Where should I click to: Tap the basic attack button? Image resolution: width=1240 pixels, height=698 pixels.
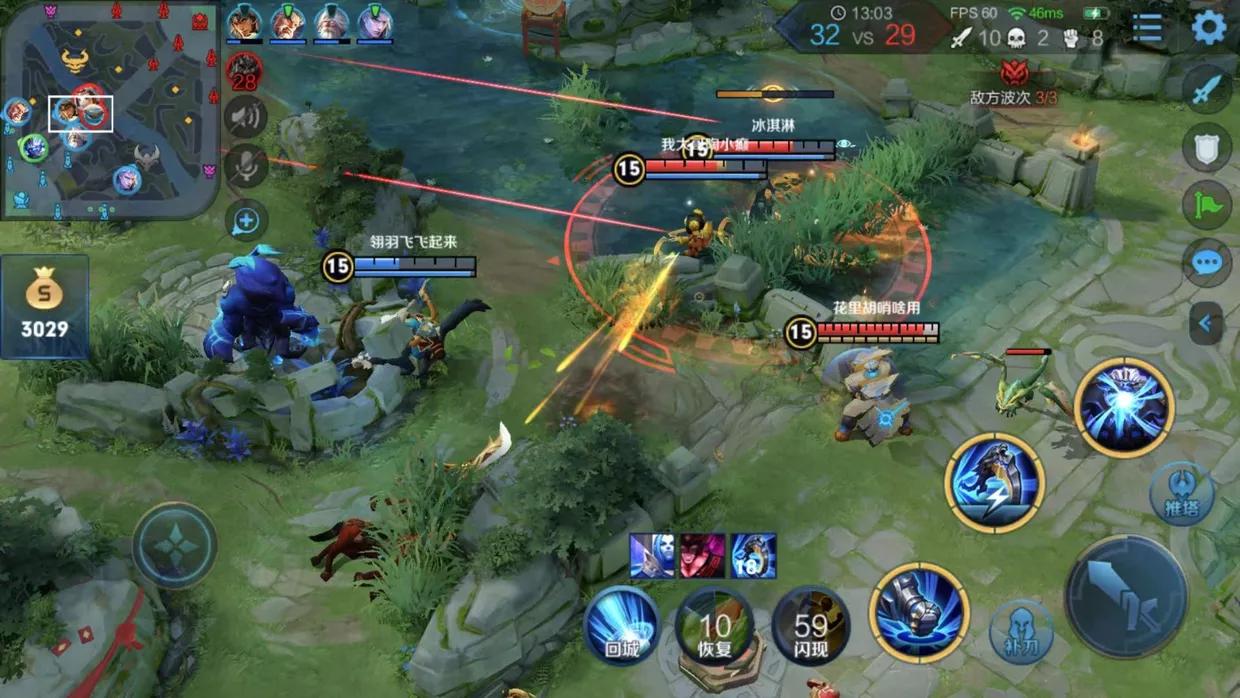click(1126, 597)
